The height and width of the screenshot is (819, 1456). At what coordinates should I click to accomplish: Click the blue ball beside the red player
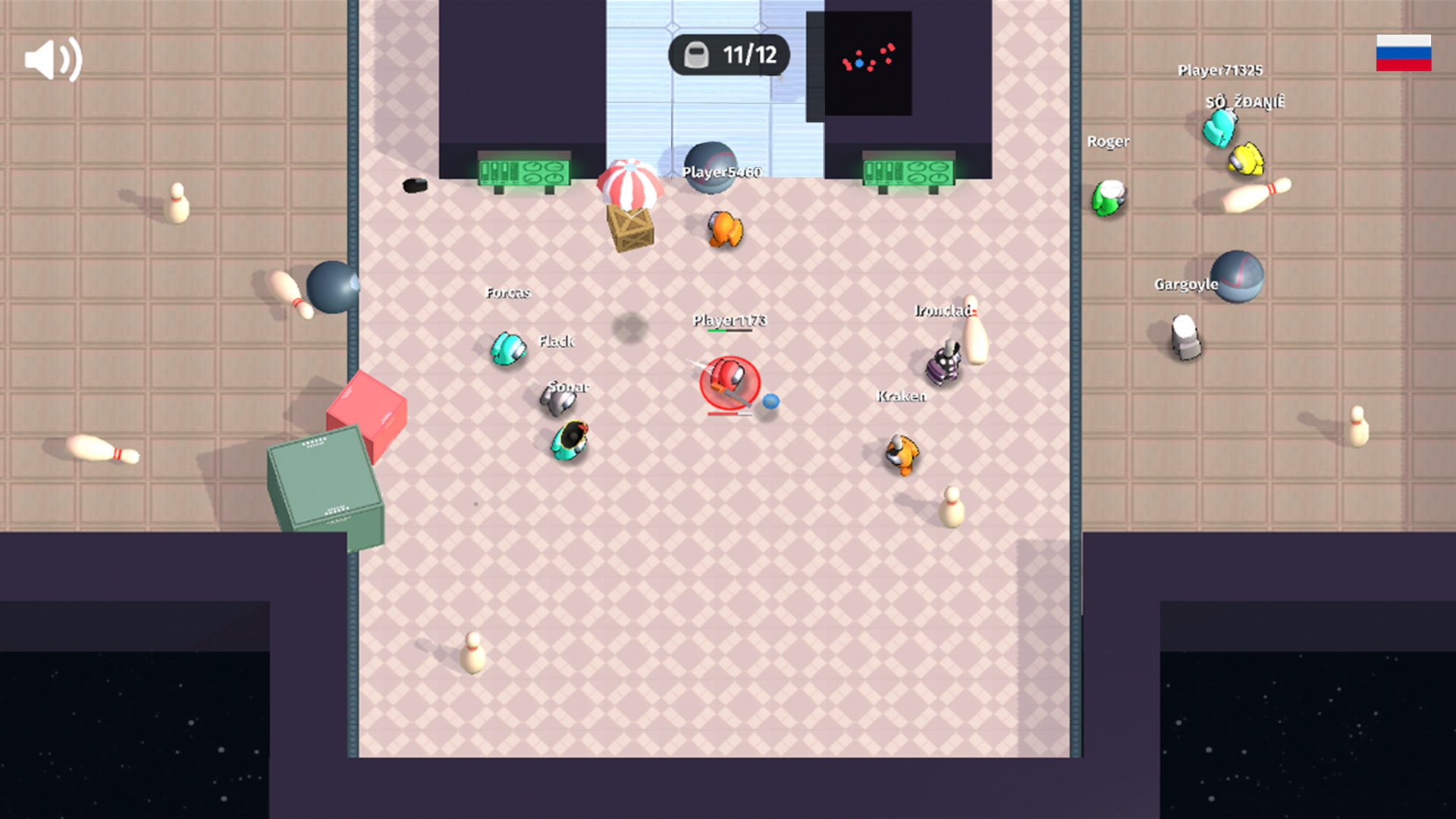click(771, 403)
